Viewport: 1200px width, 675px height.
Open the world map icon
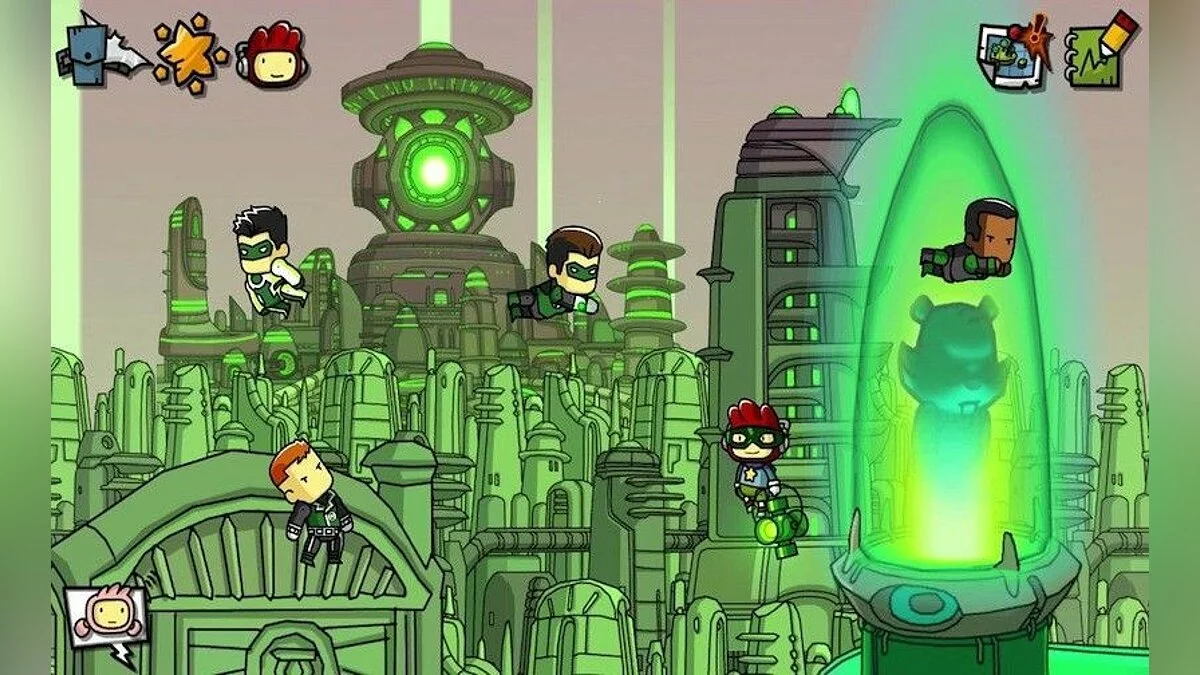[x=1014, y=55]
